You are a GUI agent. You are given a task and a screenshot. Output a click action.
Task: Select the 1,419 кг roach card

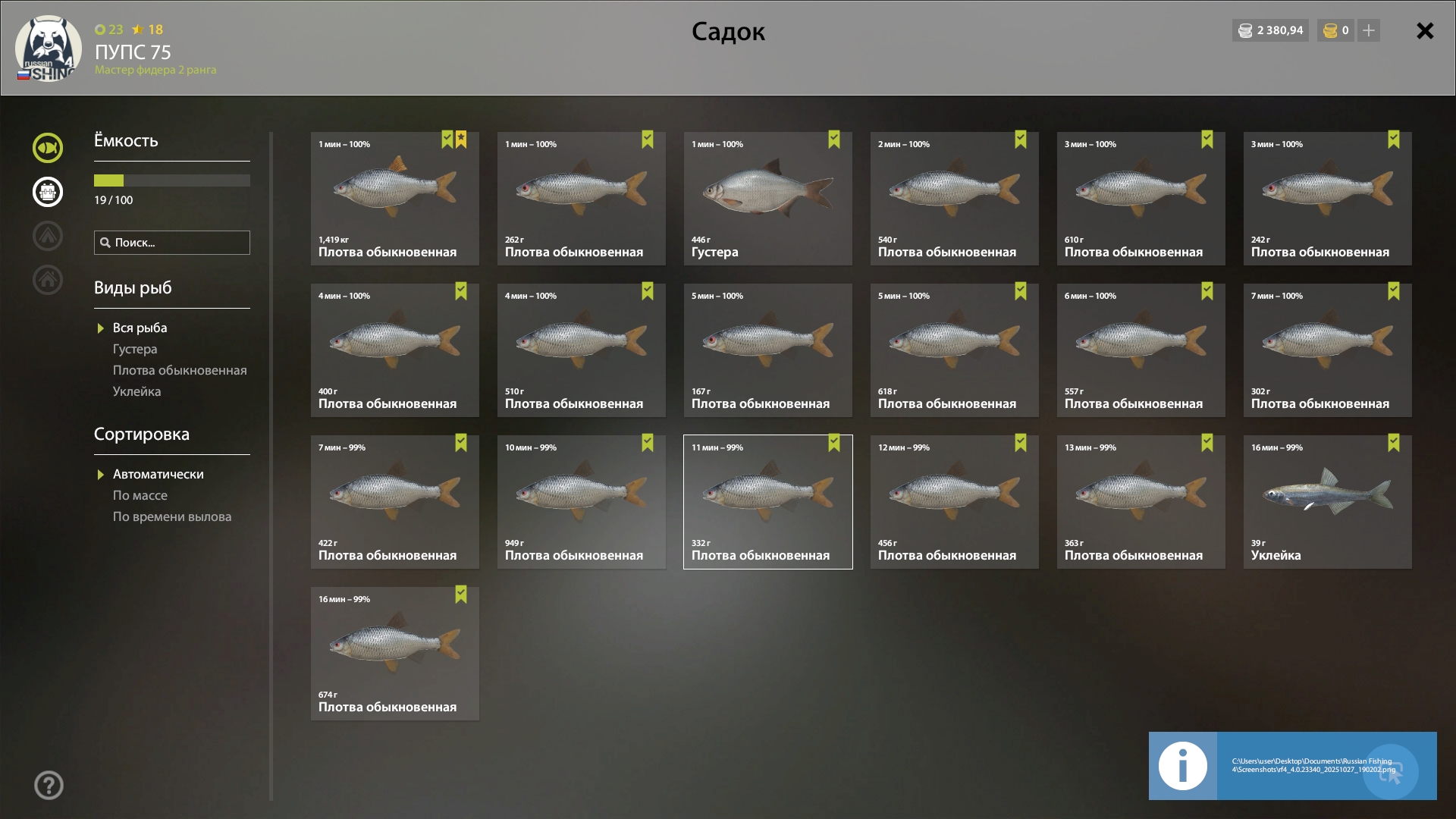tap(394, 199)
